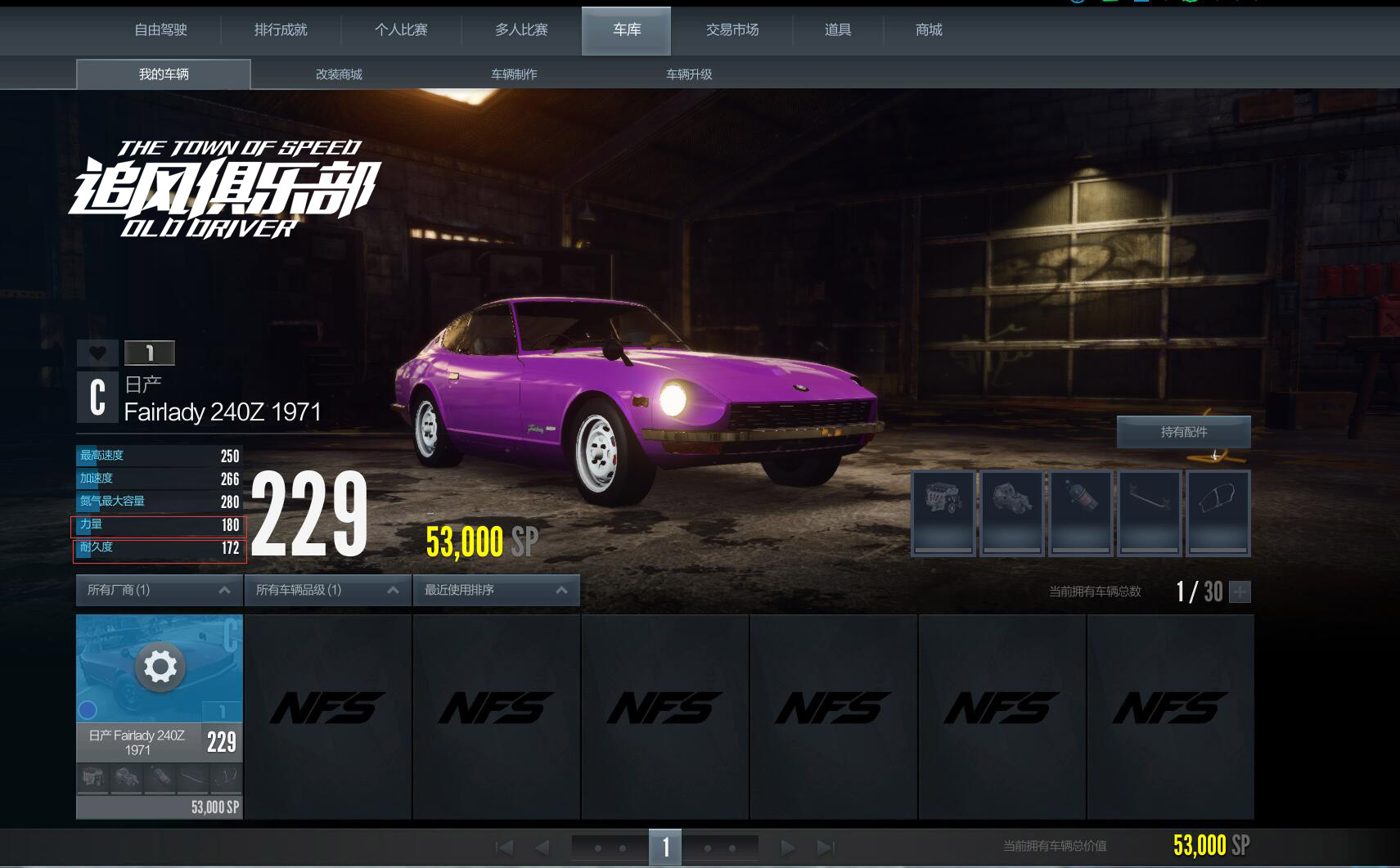Open the 自由驾驶 free drive menu

click(161, 30)
